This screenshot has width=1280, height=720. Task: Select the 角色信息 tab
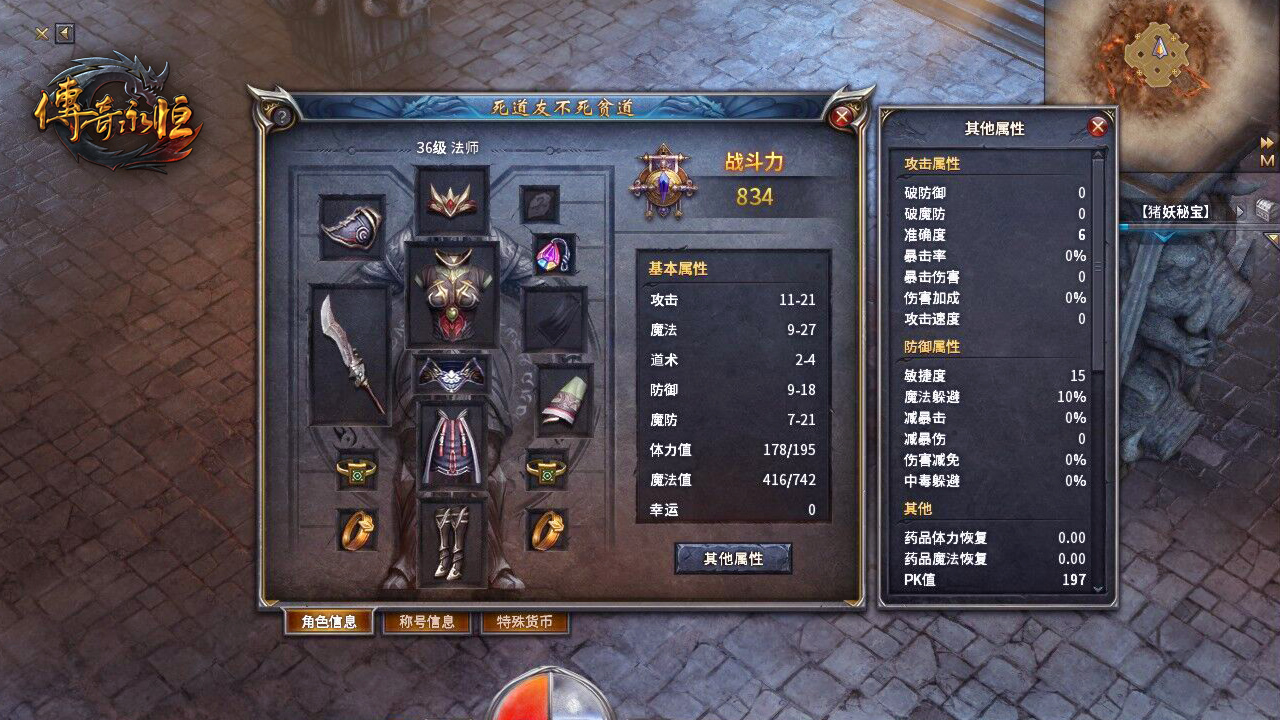tap(330, 621)
